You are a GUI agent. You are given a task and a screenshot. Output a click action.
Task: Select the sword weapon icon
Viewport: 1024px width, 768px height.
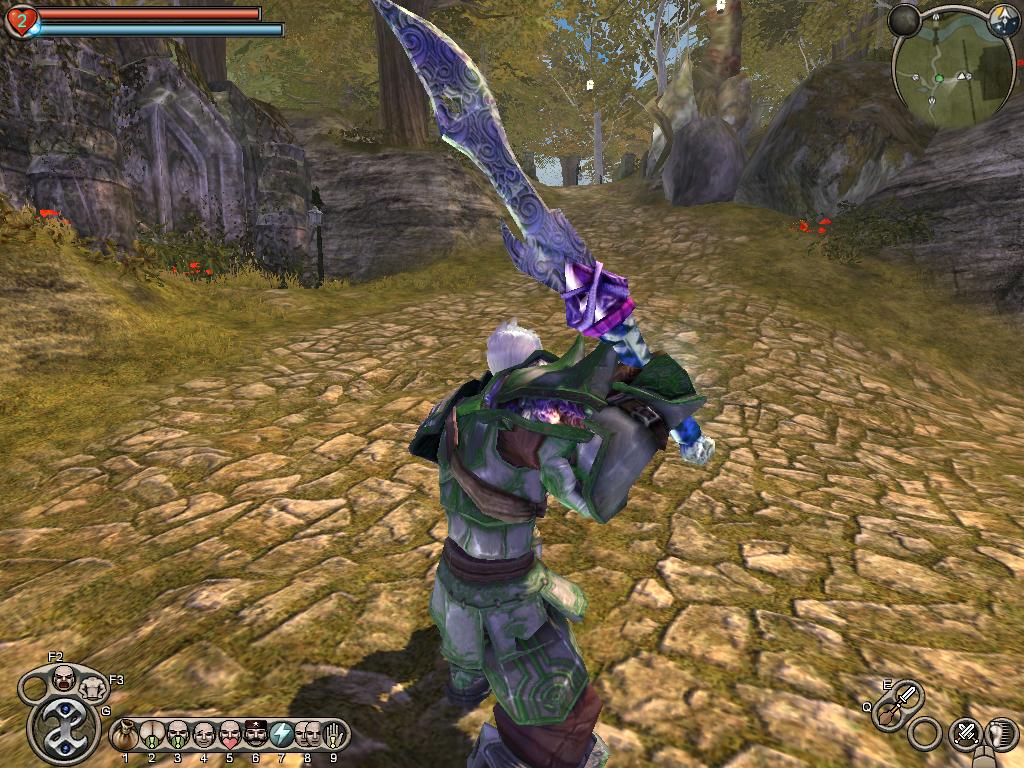pyautogui.click(x=907, y=694)
